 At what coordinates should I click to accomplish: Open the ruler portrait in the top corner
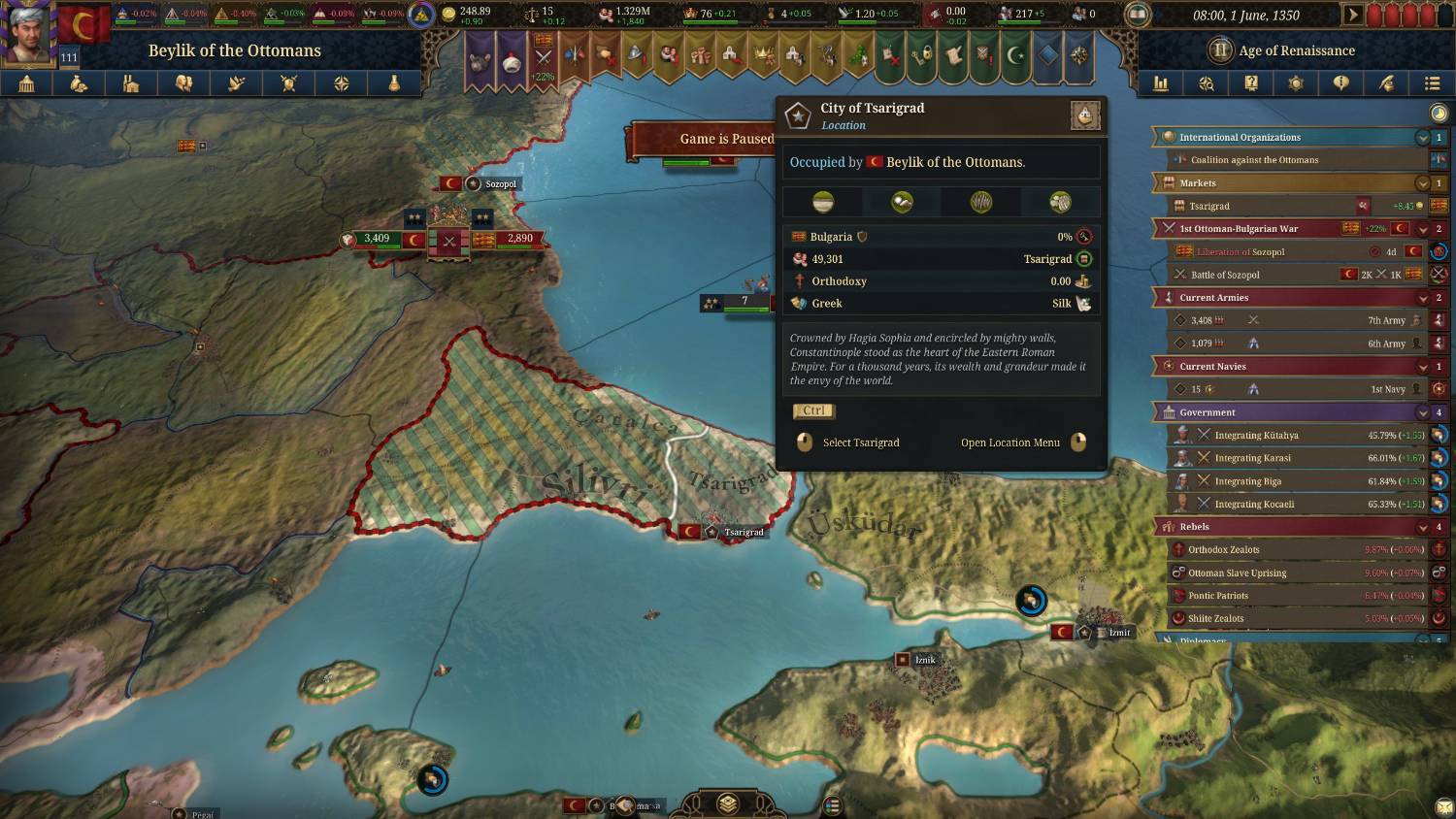pos(28,31)
